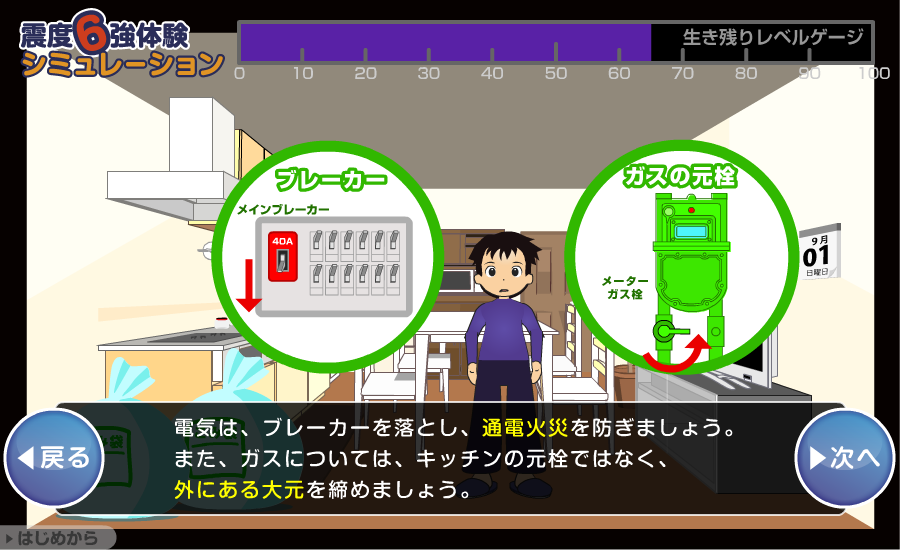Screen dimensions: 900x550
Task: Go back with the 戻る button
Action: tap(55, 458)
